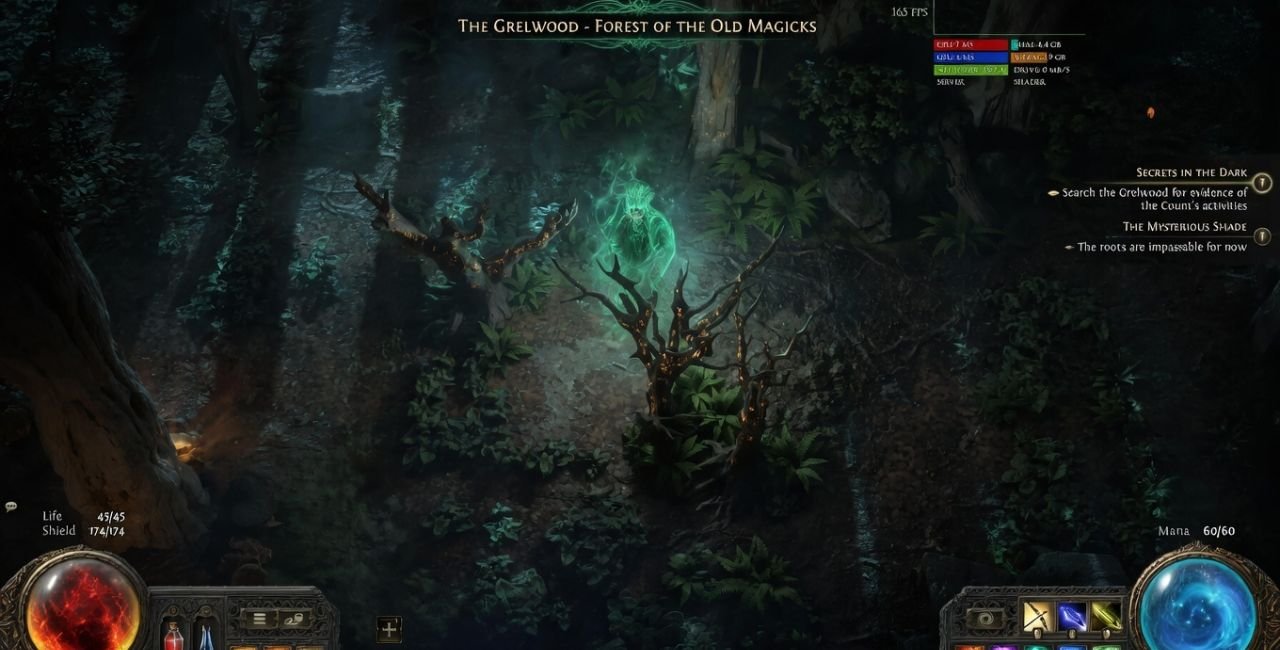Open the three-line menu button
1280x650 pixels.
coord(259,619)
